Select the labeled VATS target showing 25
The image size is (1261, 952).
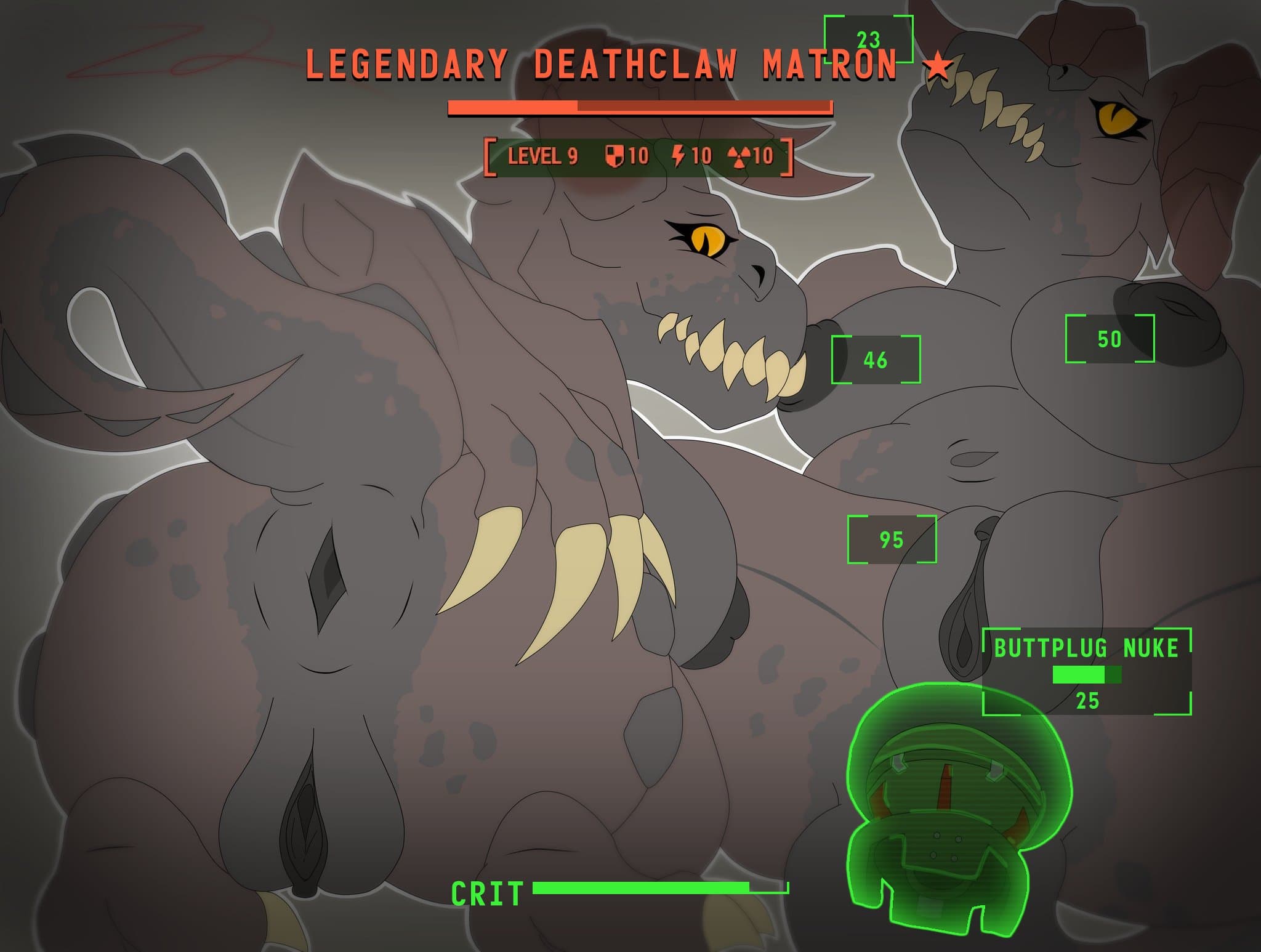[1087, 672]
